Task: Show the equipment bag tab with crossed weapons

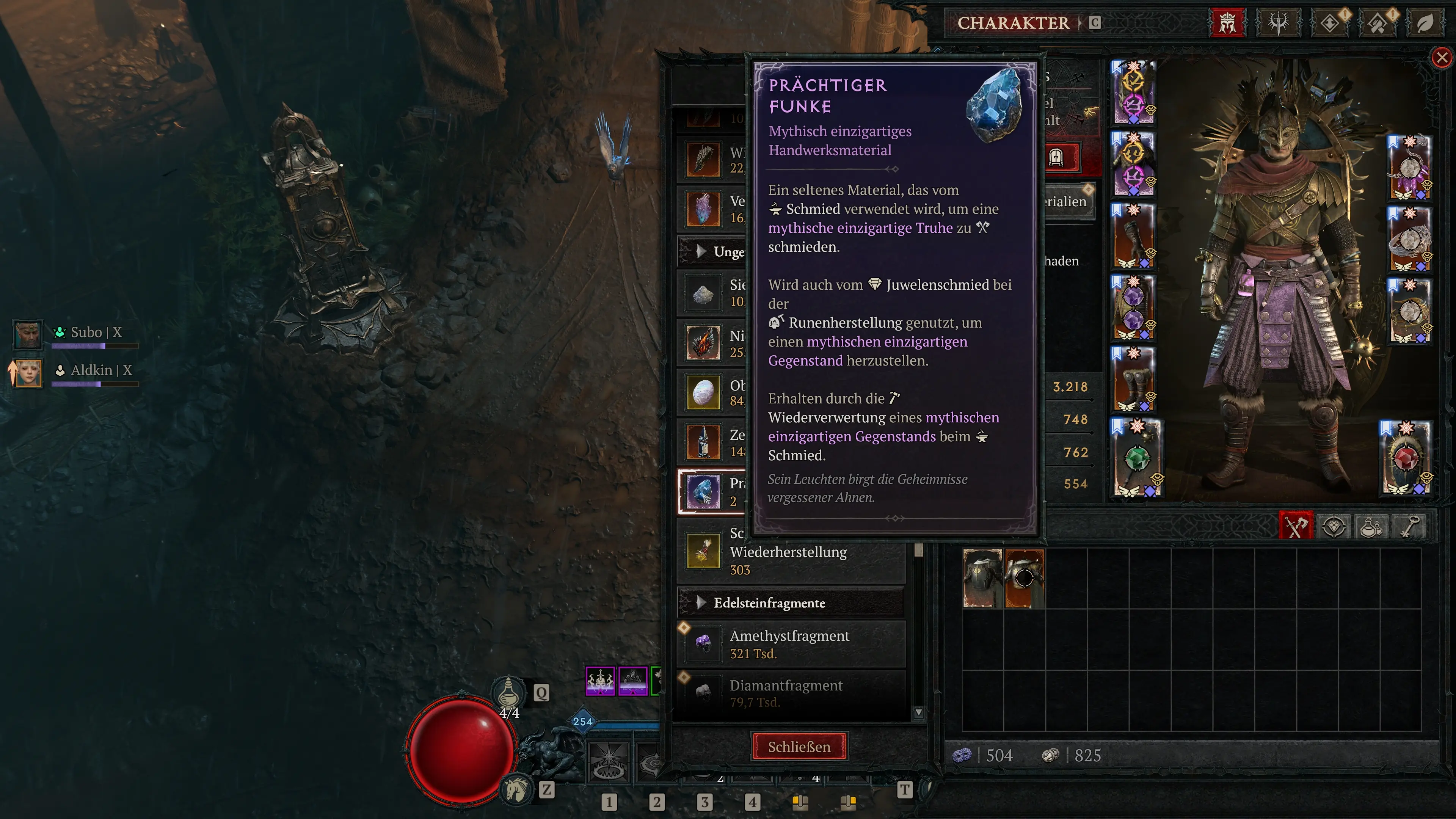Action: (1296, 526)
